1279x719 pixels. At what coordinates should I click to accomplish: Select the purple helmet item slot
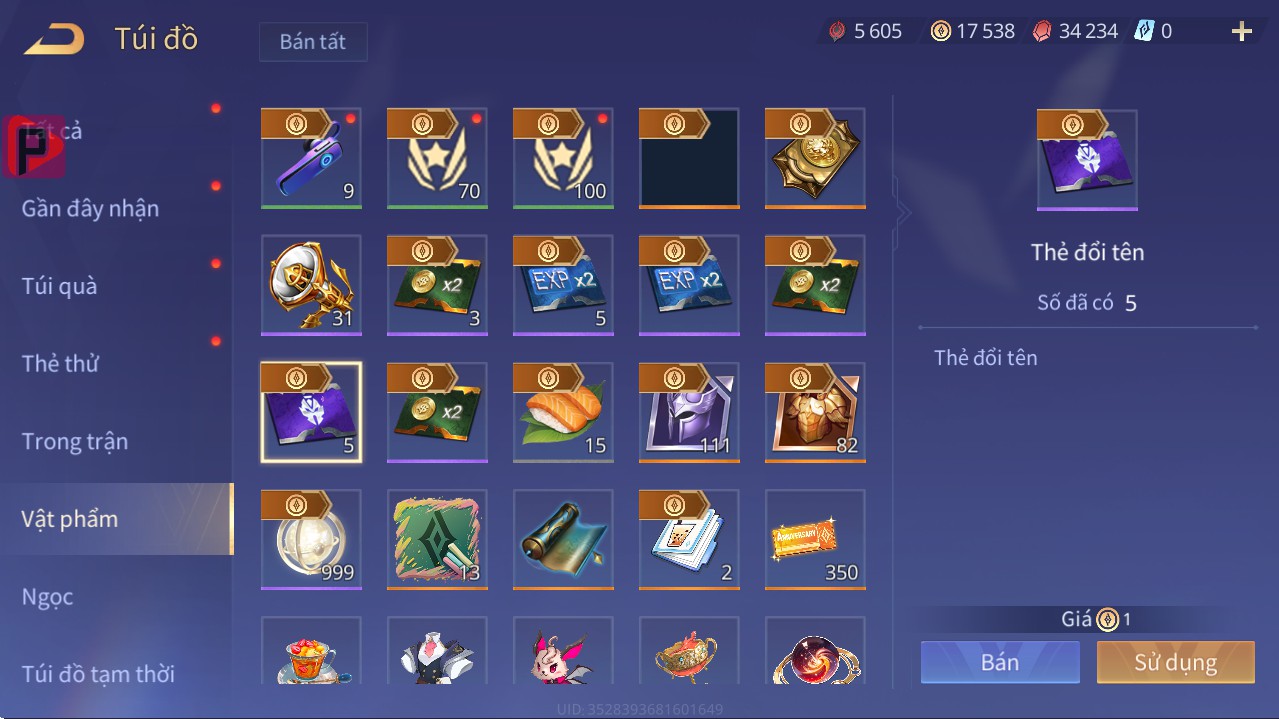coord(689,412)
